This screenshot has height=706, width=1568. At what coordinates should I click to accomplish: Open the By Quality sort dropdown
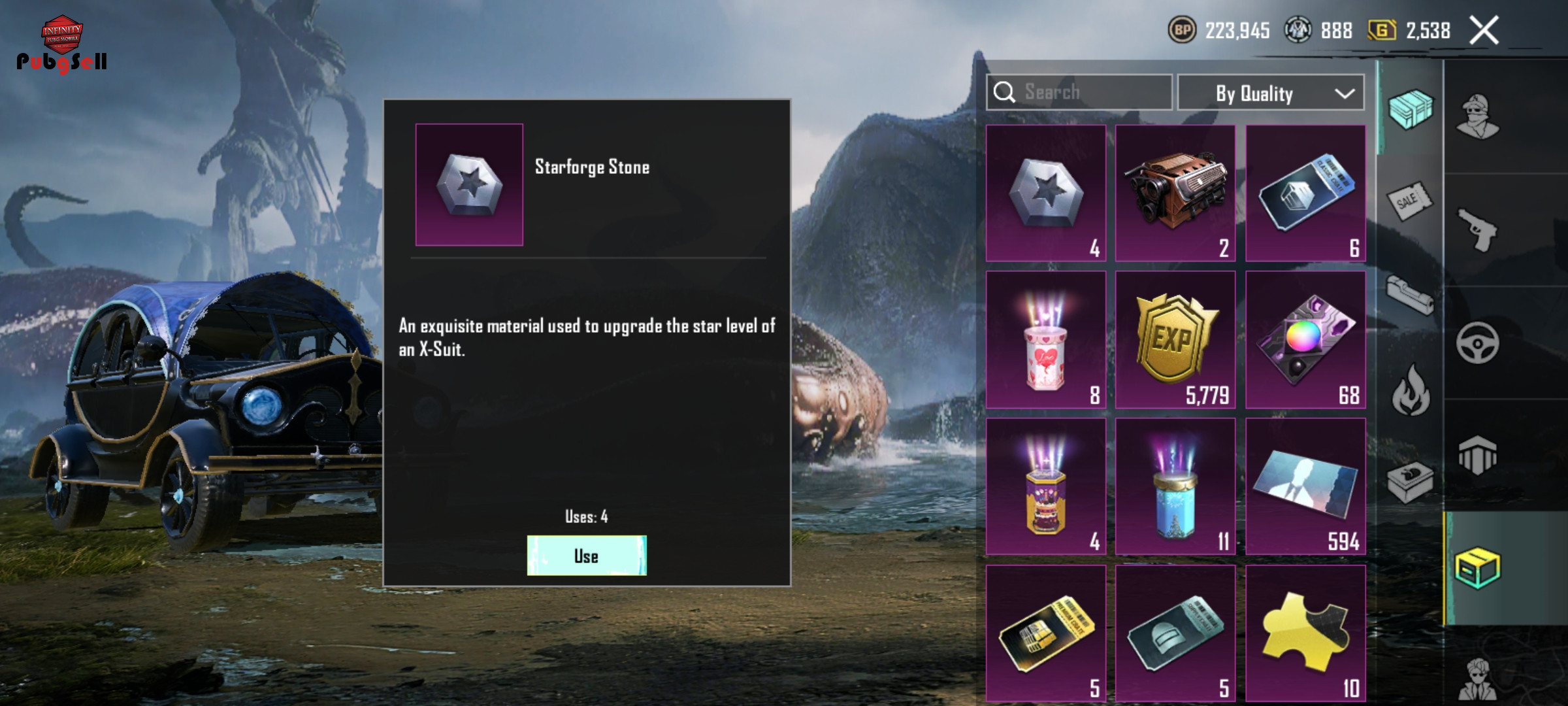1270,93
